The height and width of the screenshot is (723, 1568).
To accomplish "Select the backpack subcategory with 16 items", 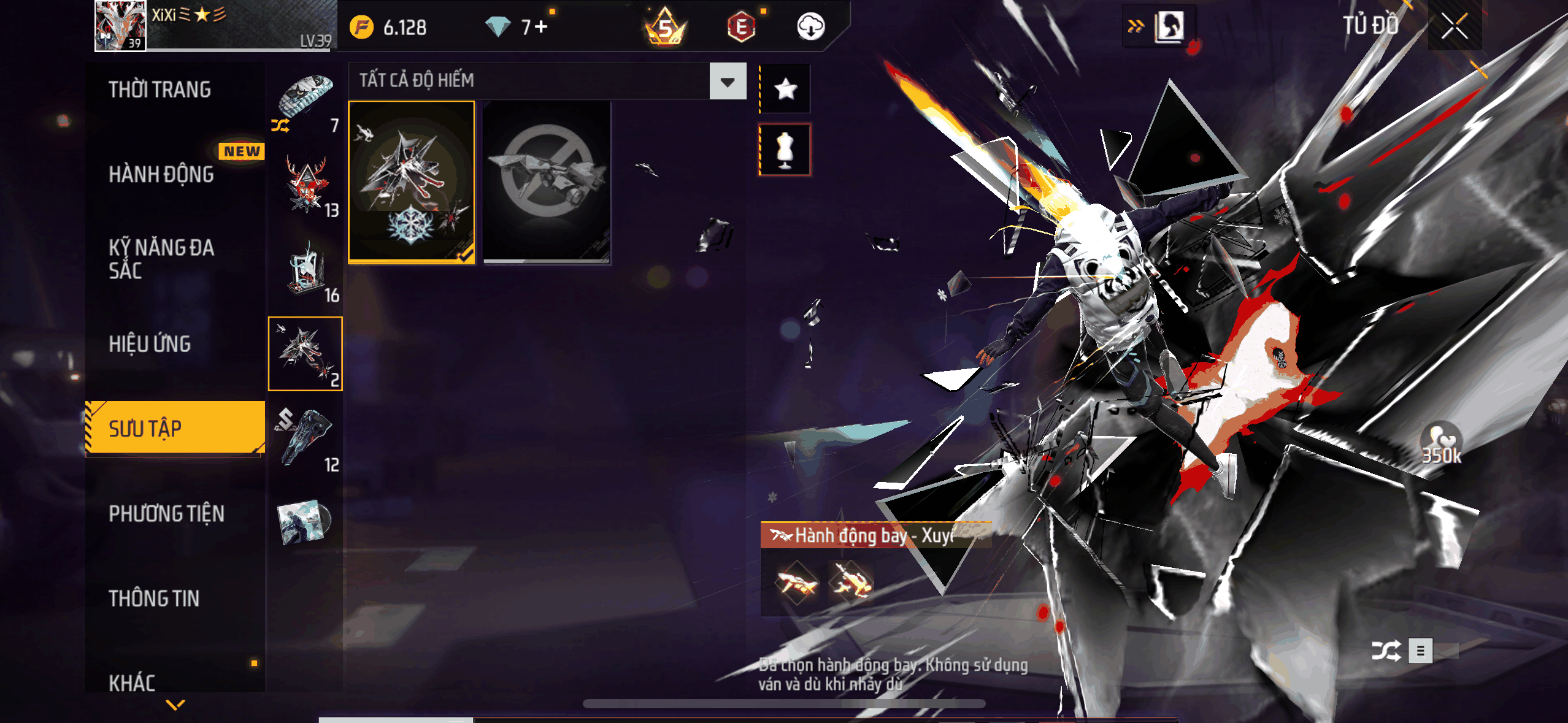I will (x=306, y=270).
